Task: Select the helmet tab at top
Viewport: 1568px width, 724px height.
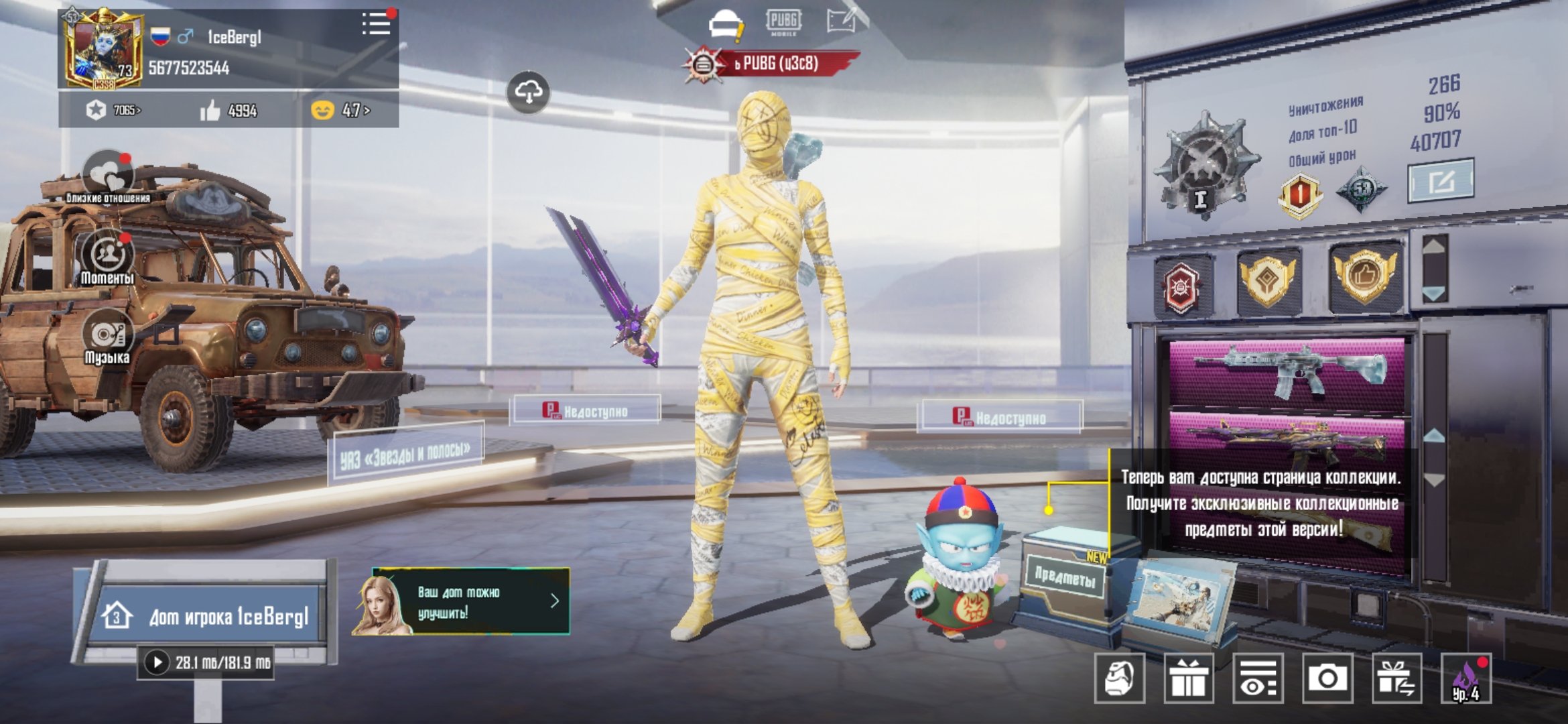Action: point(725,24)
